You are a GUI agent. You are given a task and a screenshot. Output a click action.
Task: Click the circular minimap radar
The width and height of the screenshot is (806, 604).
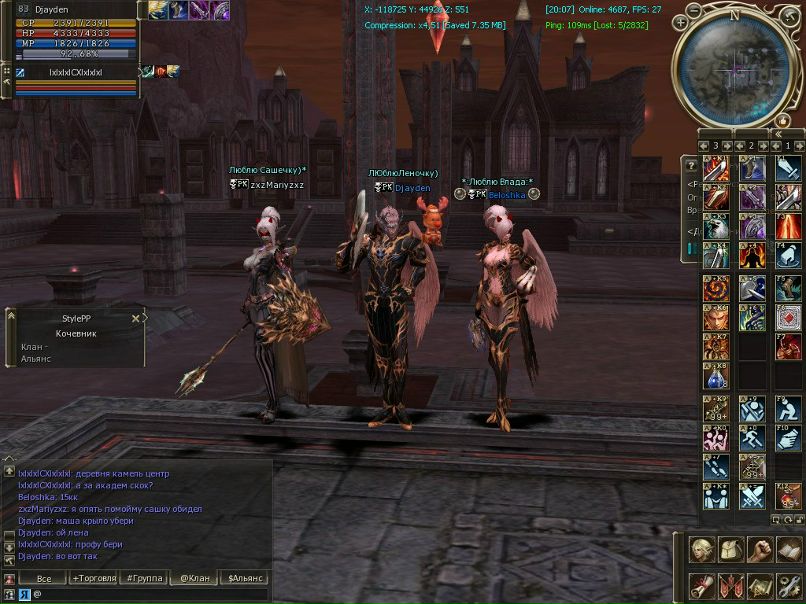point(736,66)
